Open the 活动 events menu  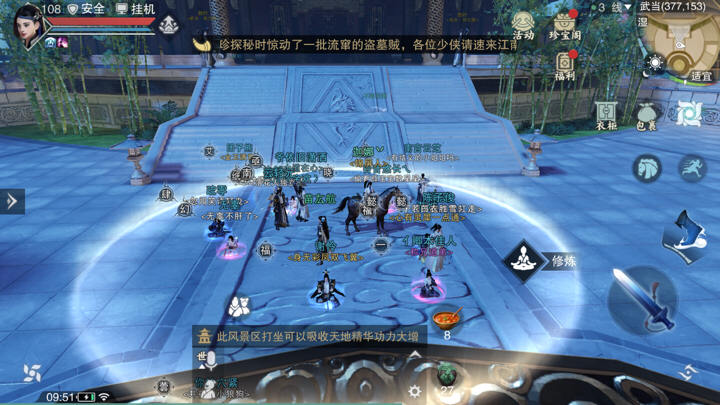523,24
